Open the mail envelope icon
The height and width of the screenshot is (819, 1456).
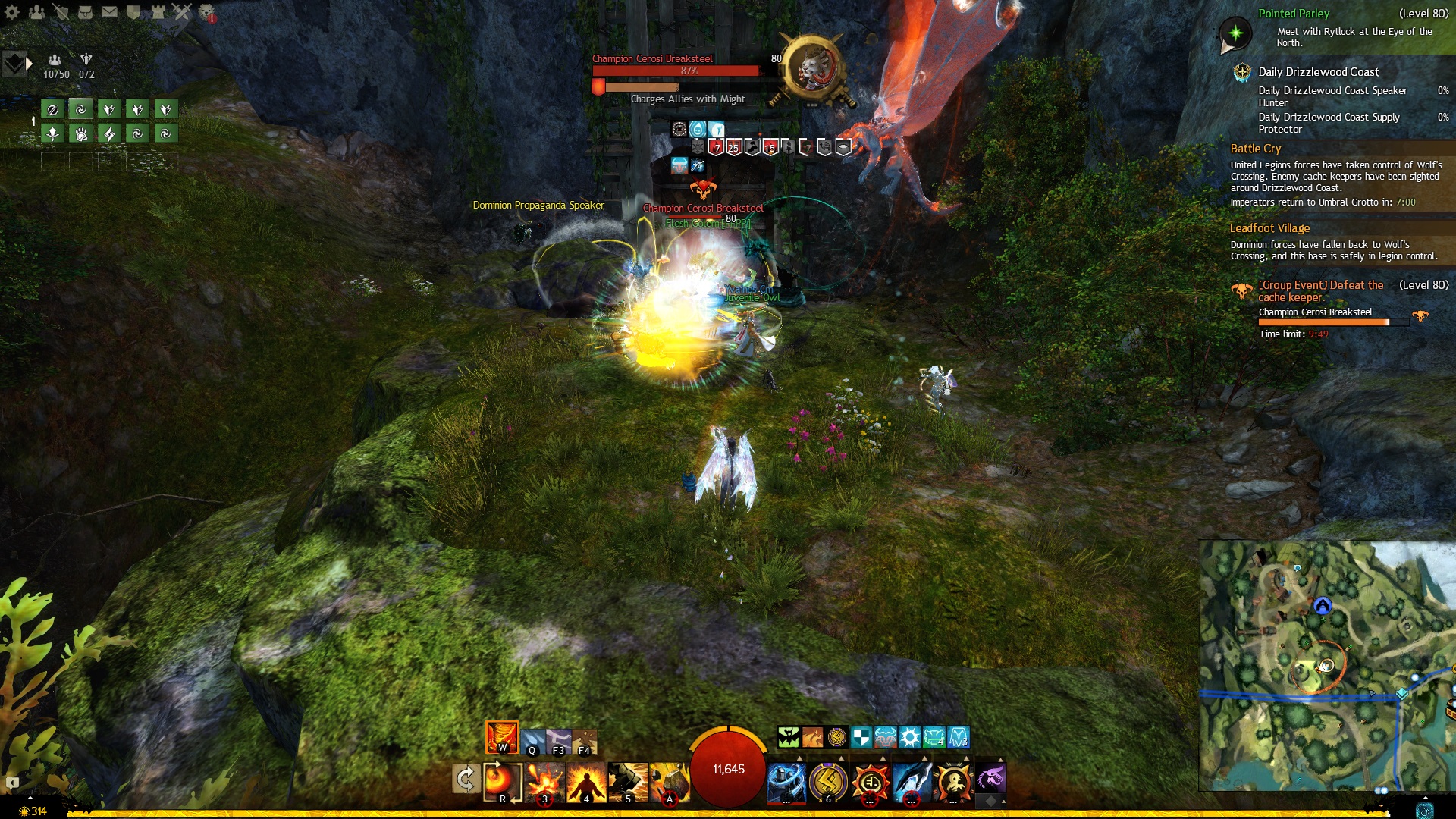click(109, 11)
